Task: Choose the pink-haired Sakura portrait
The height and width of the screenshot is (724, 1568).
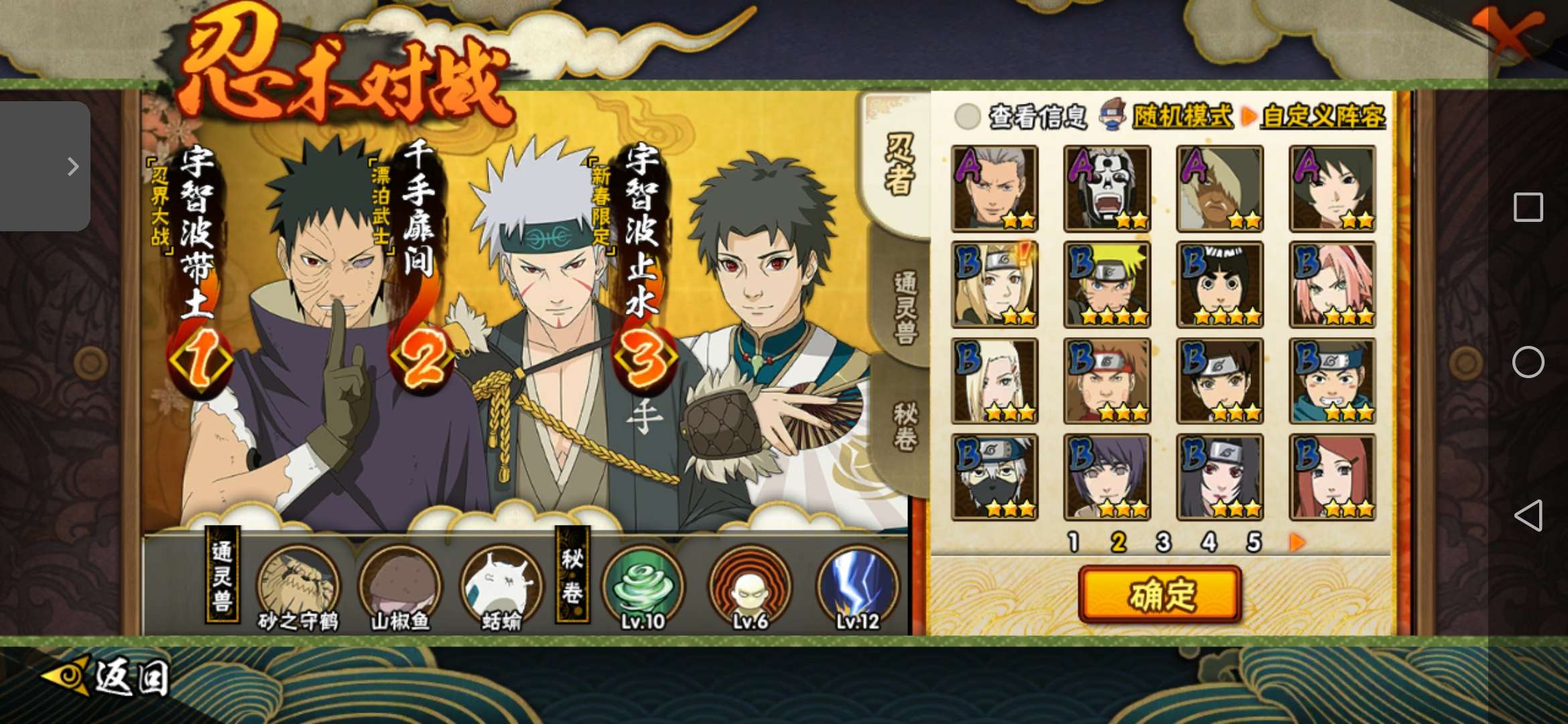Action: tap(1332, 285)
